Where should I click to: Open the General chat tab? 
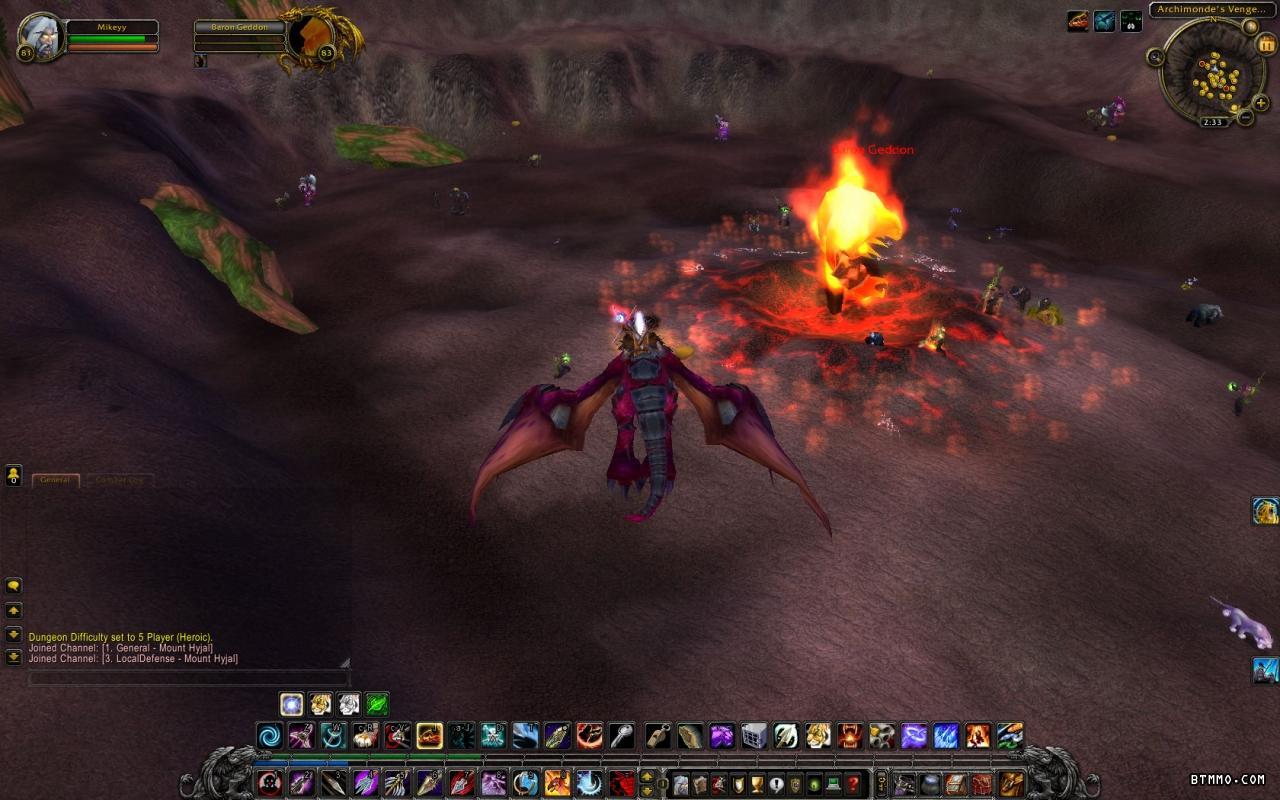coord(55,480)
